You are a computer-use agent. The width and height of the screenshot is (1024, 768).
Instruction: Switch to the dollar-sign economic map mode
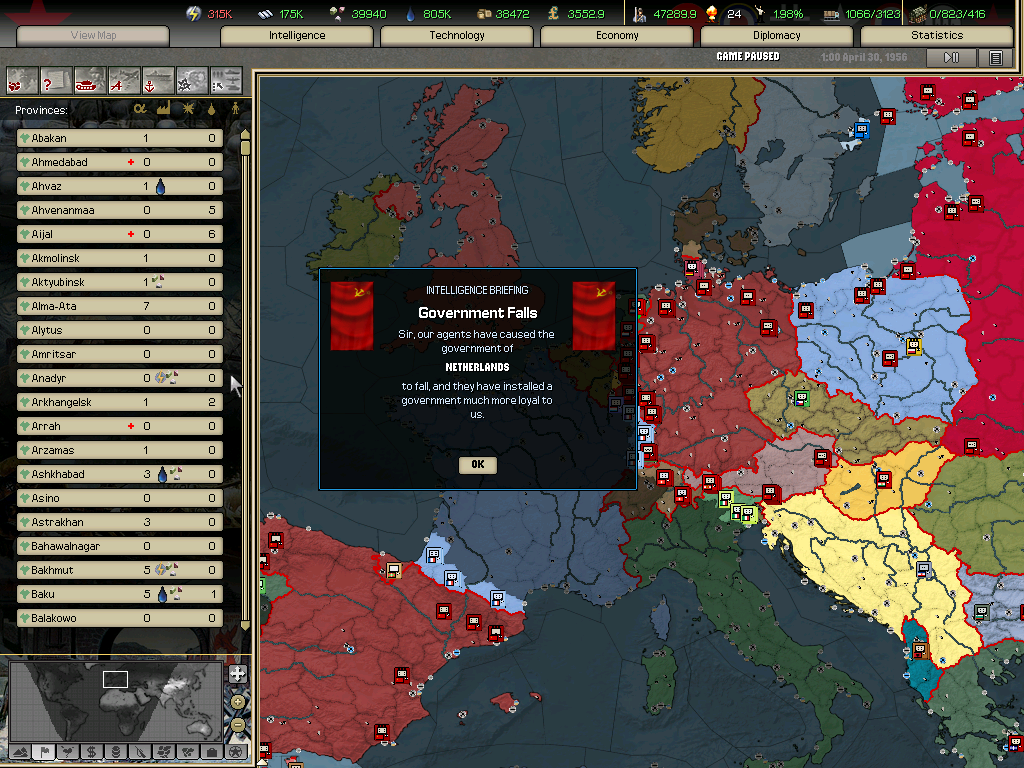click(91, 751)
